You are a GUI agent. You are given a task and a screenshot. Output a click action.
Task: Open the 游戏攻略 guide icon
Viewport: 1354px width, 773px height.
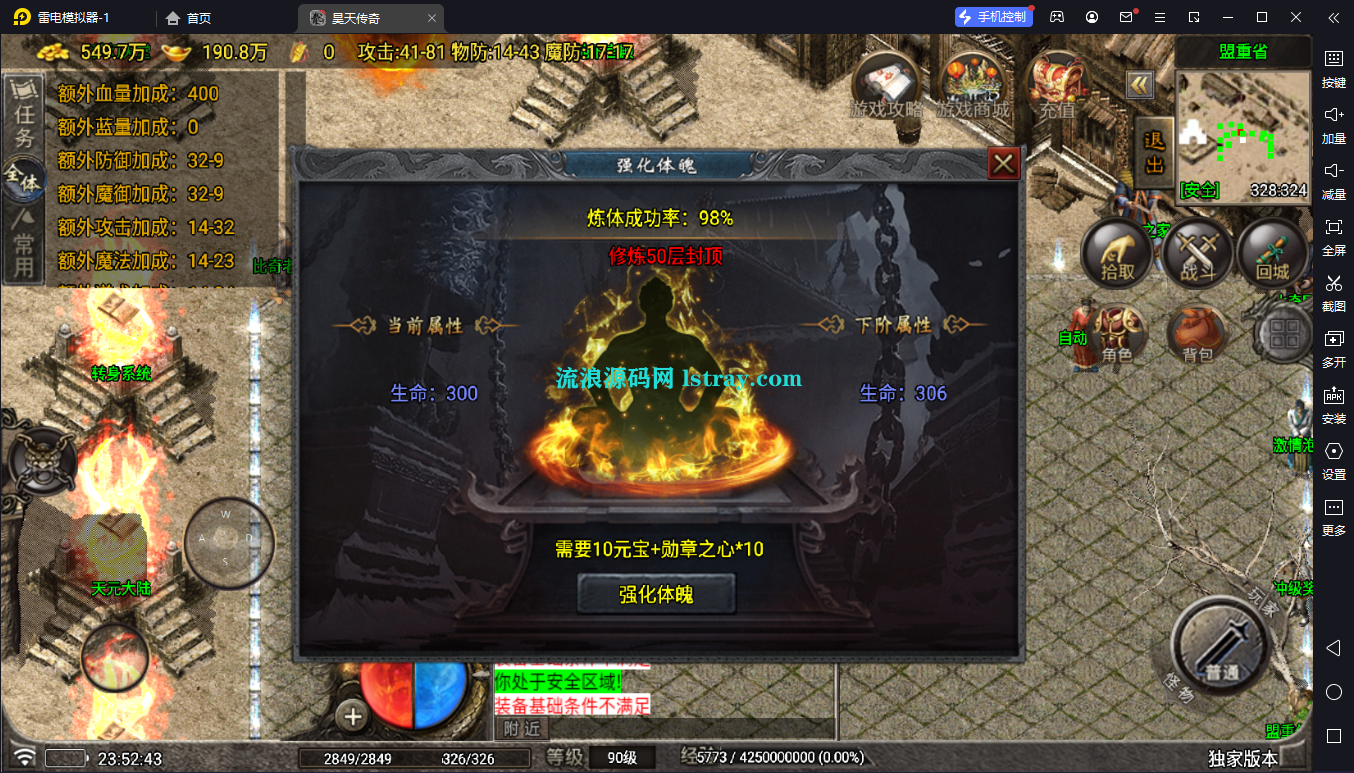[886, 84]
